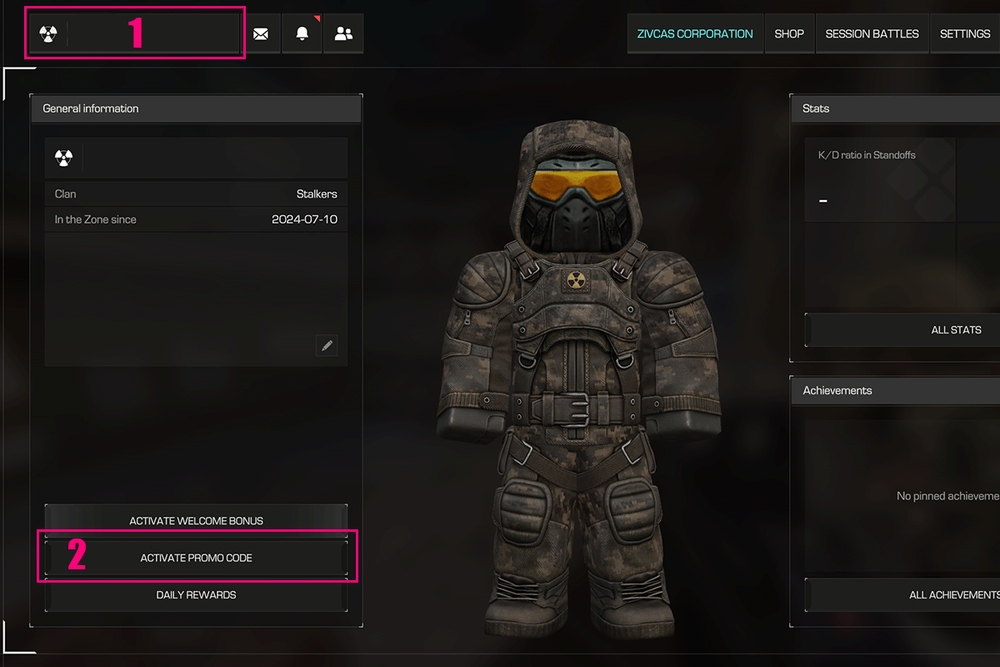Open the friends list icon
Screen dimensions: 1000x667
(x=343, y=34)
